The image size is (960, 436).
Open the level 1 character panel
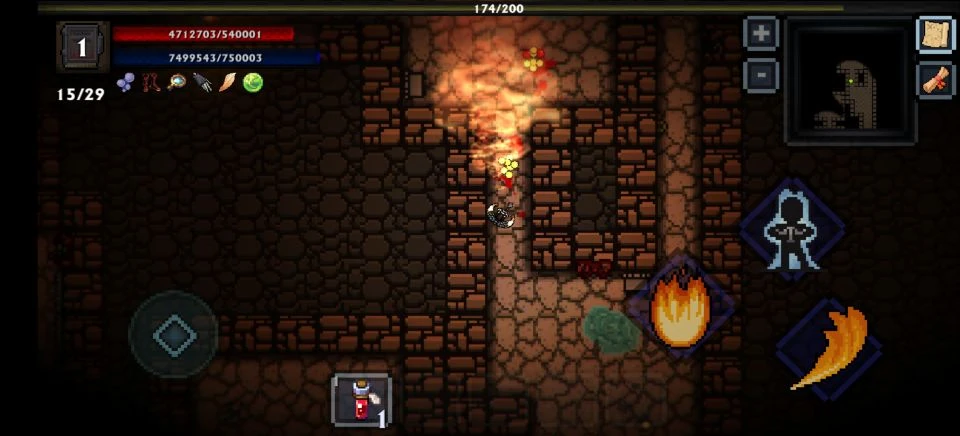[x=82, y=47]
